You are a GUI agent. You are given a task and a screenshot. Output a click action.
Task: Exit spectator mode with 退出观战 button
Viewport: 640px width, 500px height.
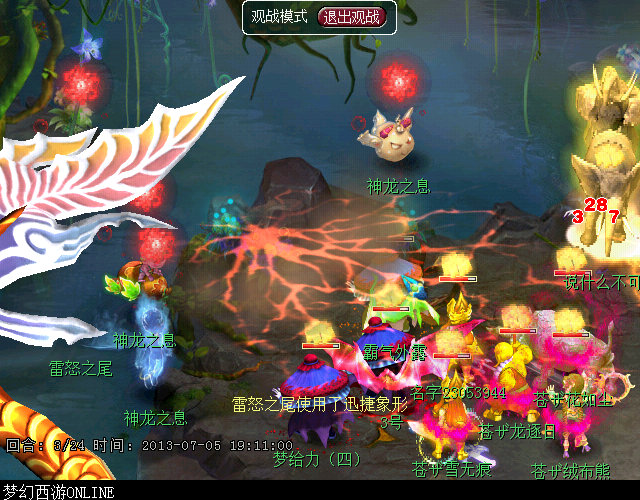pyautogui.click(x=350, y=17)
